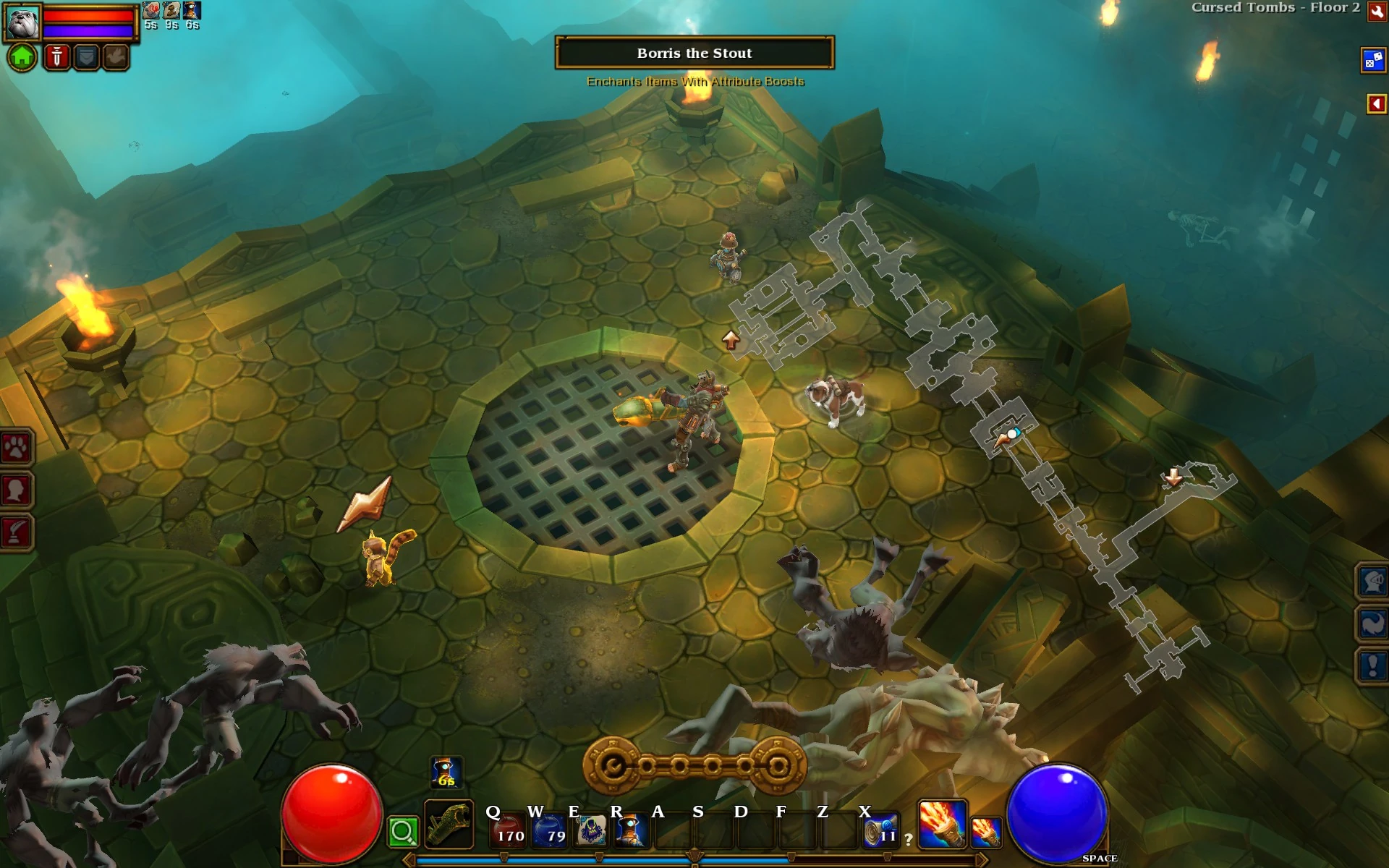
Task: Open quest log with exclamation mark icon
Action: click(1372, 665)
